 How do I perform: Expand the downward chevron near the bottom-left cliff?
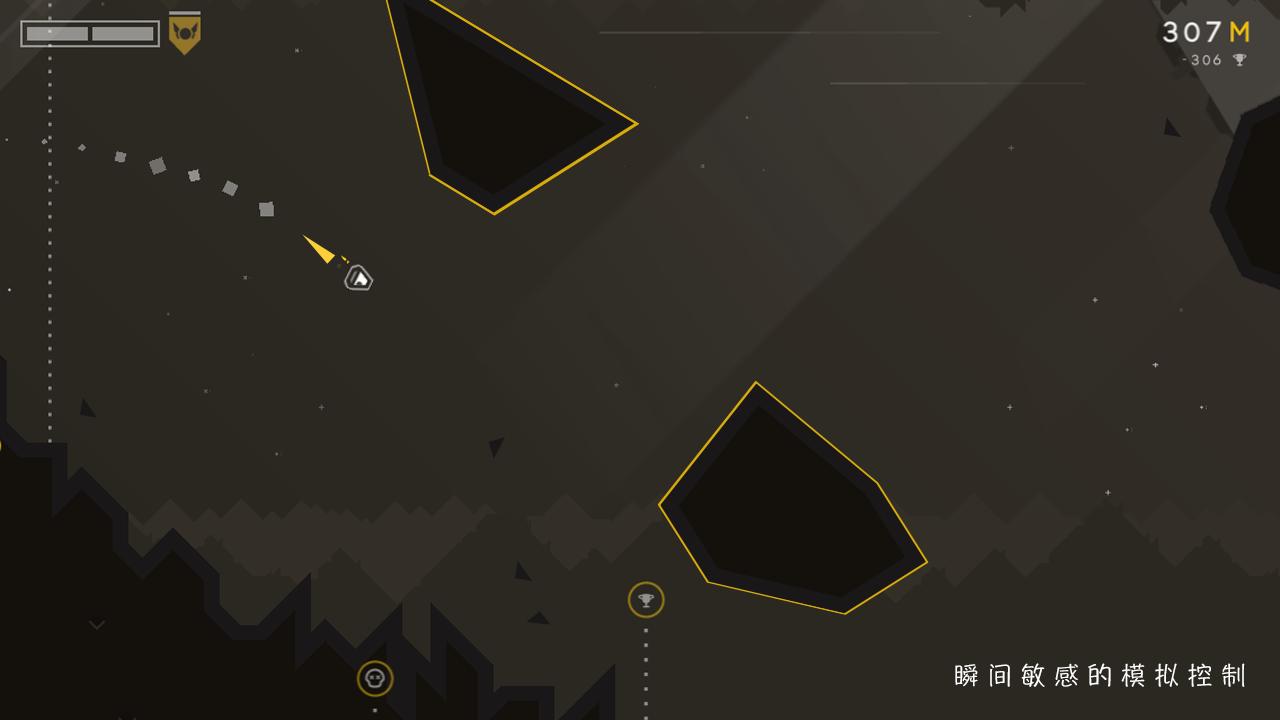click(x=96, y=623)
